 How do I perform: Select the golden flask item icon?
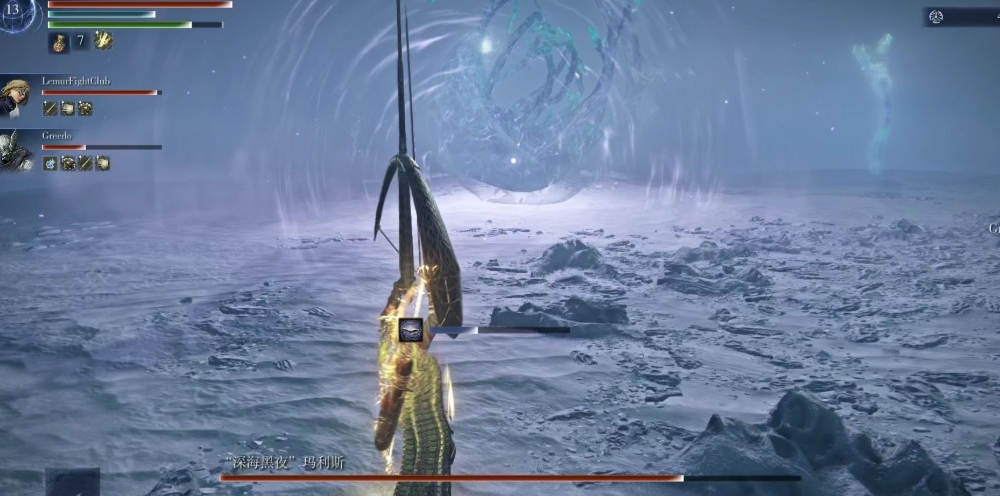tap(58, 41)
